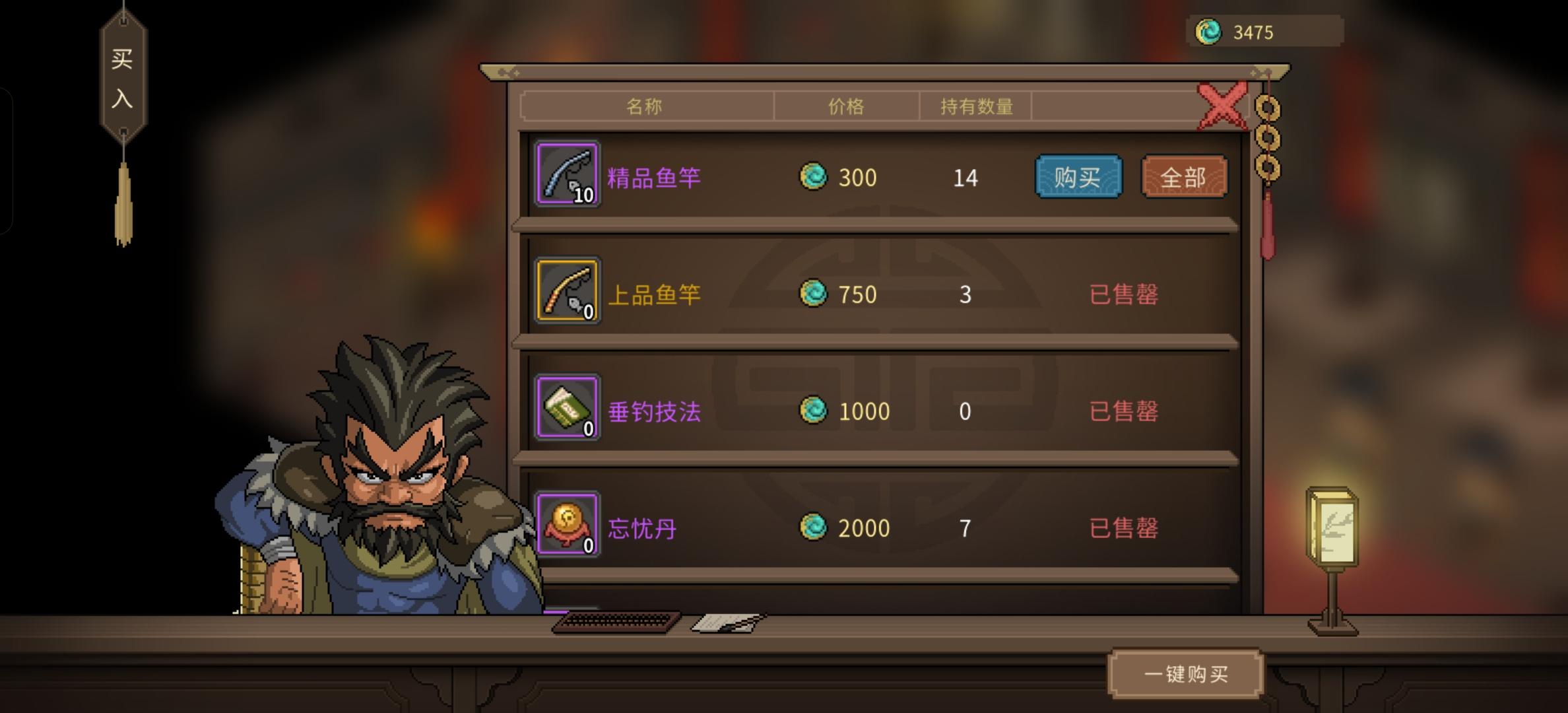This screenshot has width=1568, height=713.
Task: Click the 持有数量 column header
Action: coord(975,106)
